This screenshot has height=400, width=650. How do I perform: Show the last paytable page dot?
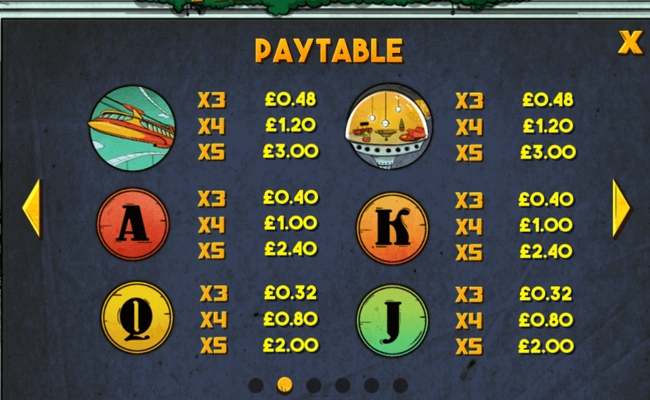coord(400,385)
